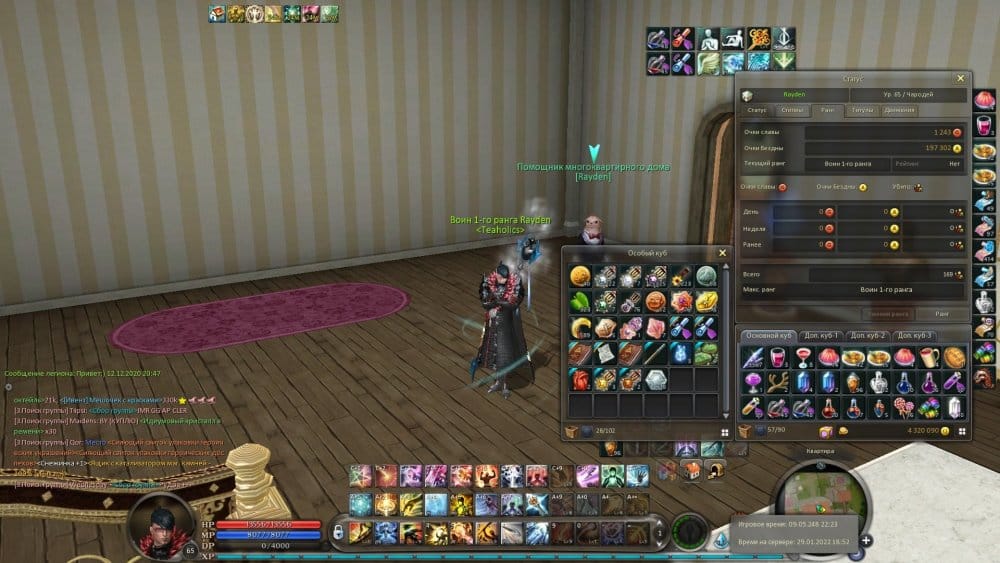Select the gold coin item in Особый куб
This screenshot has height=563, width=1000.
(x=580, y=276)
